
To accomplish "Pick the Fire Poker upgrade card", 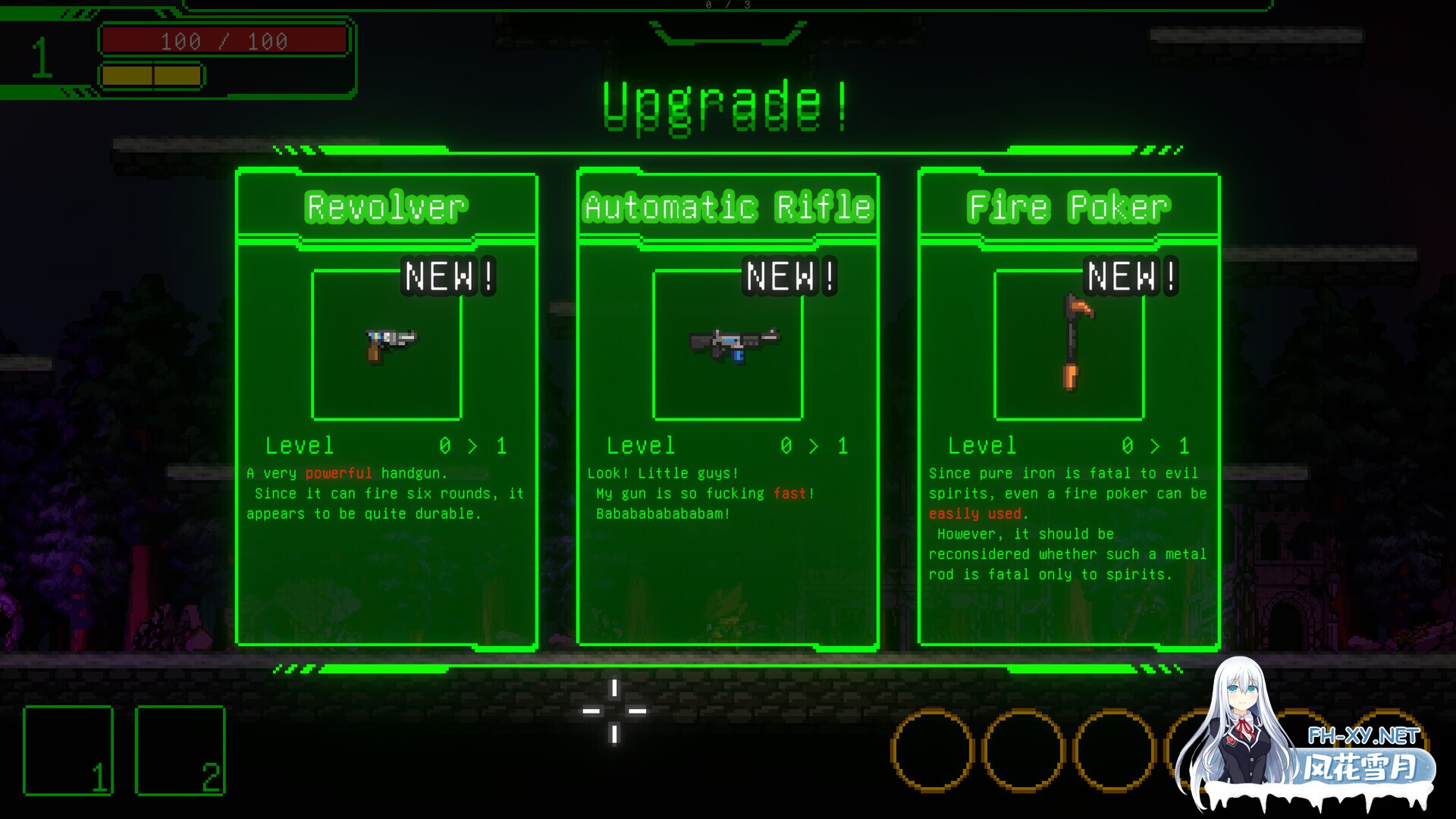I will tap(1068, 409).
